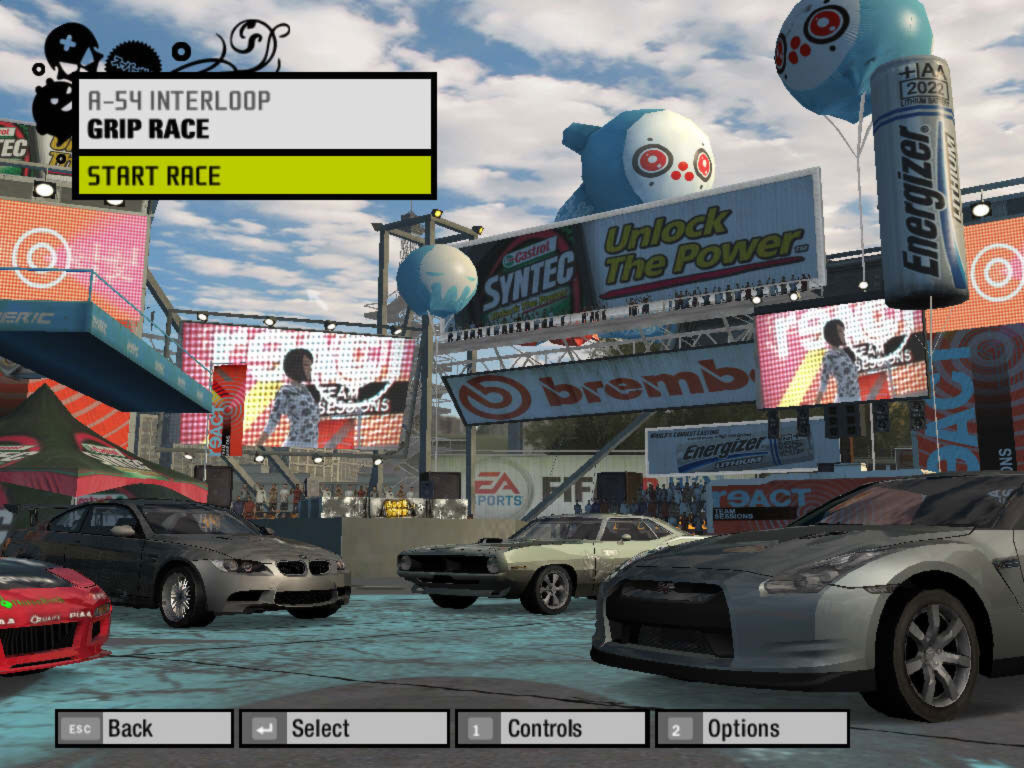This screenshot has height=768, width=1024.
Task: Click the Select button
Action: pyautogui.click(x=343, y=728)
